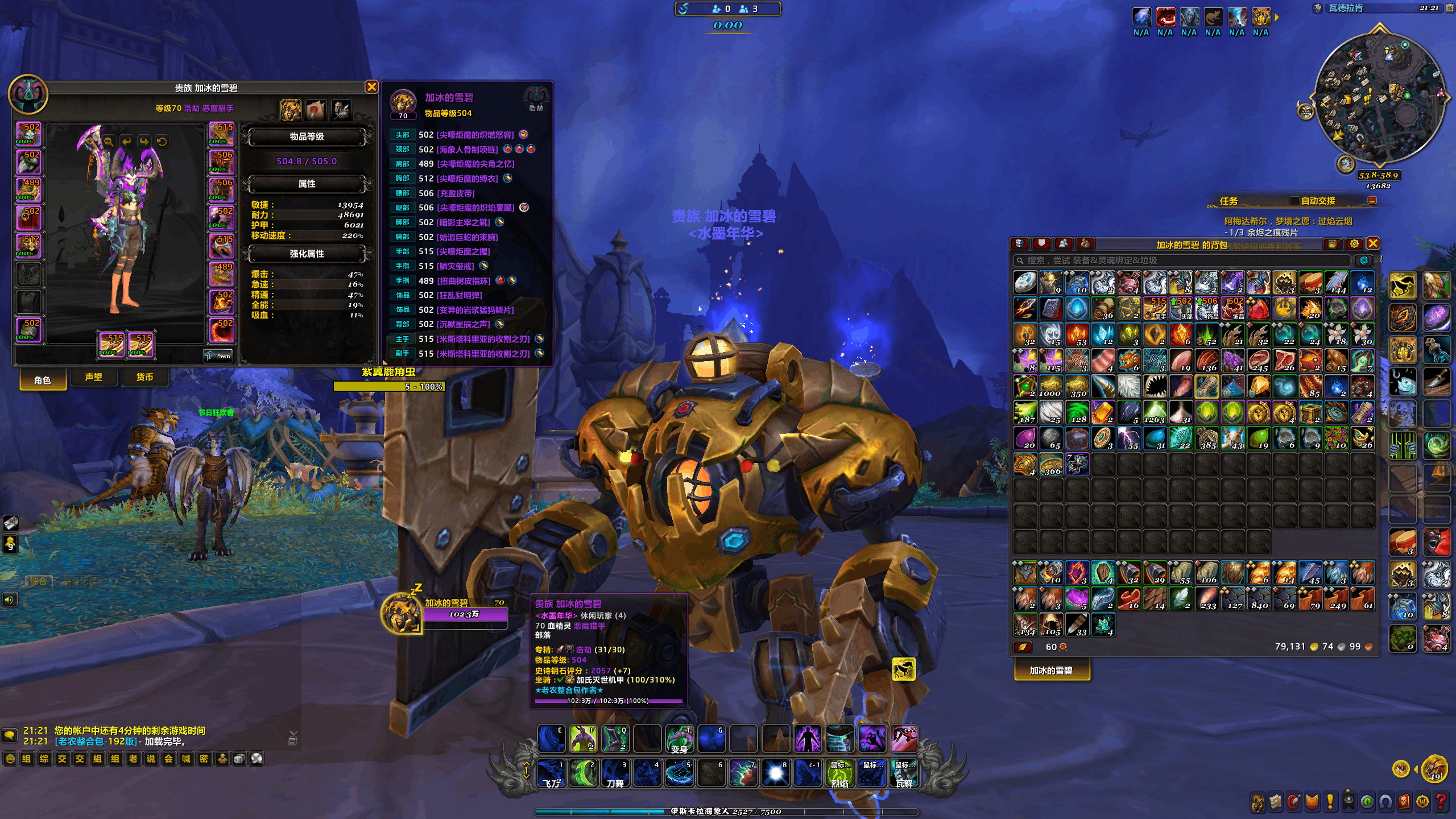Toggle the 自动交接 auto turn-in checkbox
The height and width of the screenshot is (819, 1456).
click(1294, 201)
